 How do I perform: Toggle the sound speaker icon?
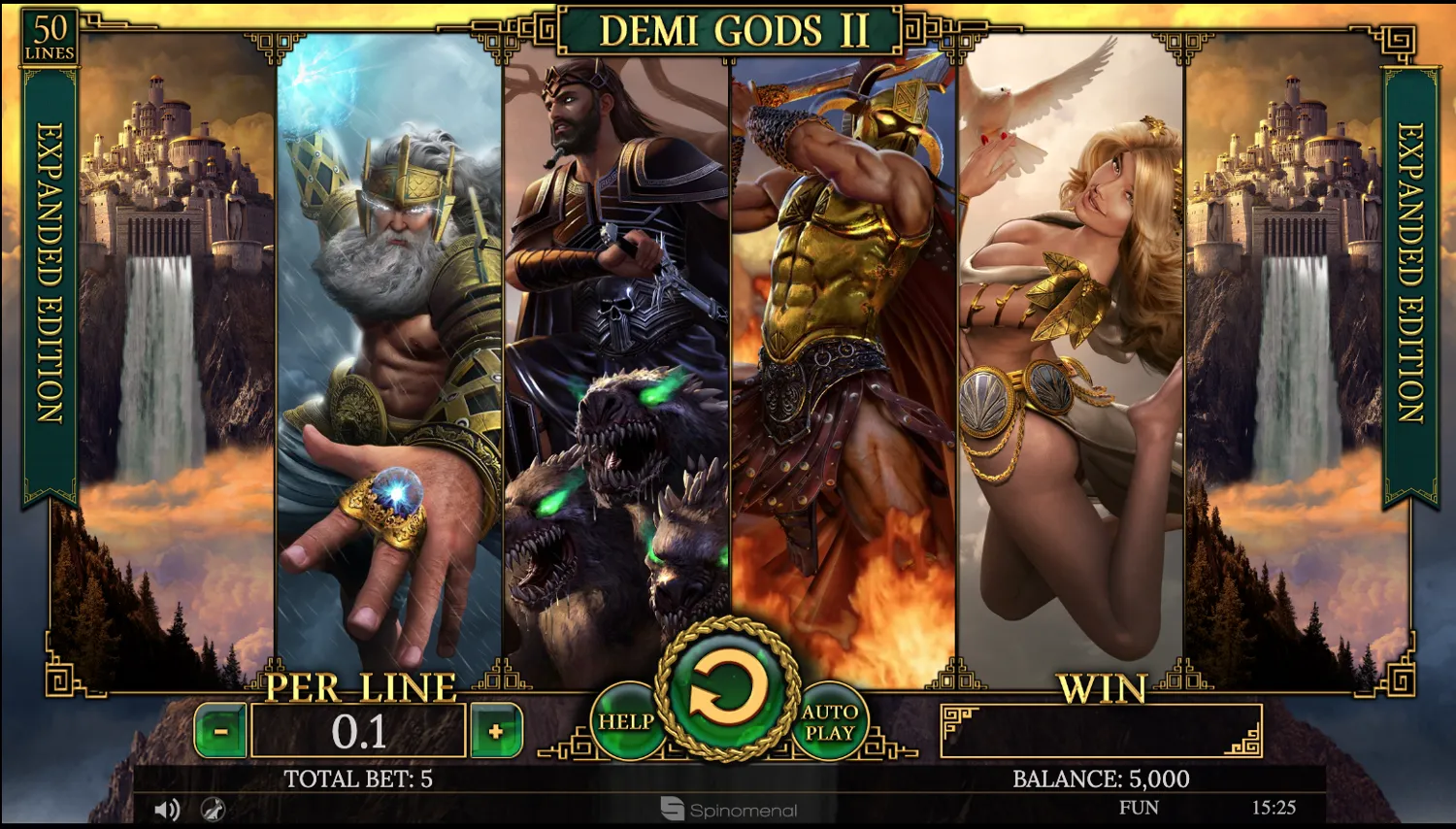pos(167,809)
